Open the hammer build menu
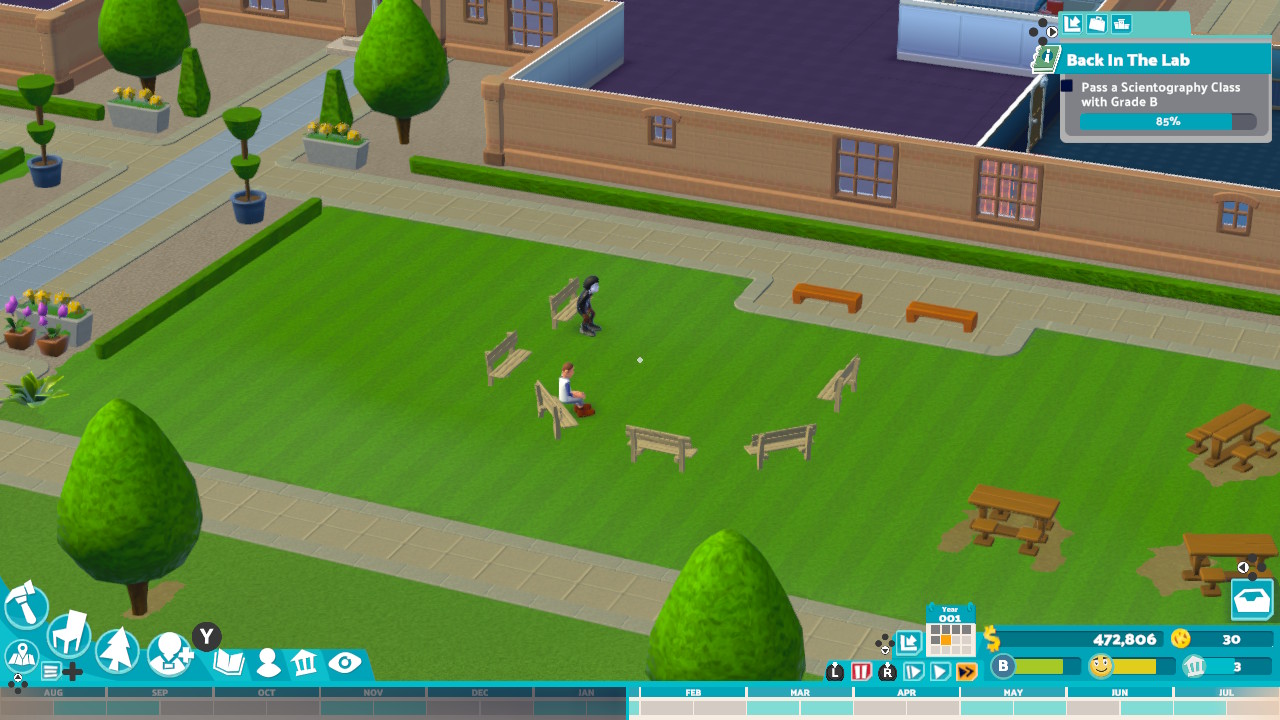This screenshot has width=1280, height=720. click(26, 604)
